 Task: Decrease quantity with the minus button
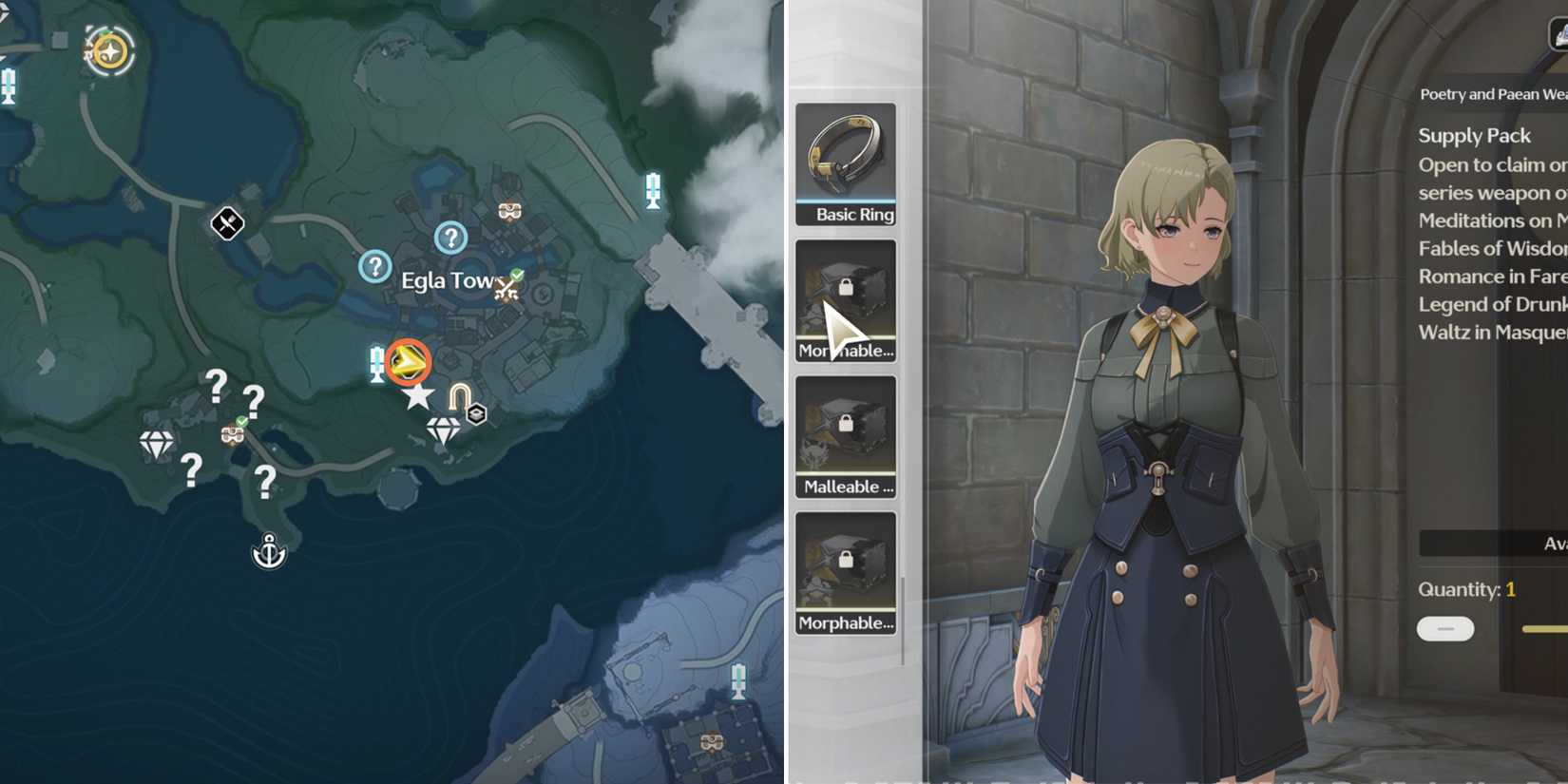click(x=1444, y=629)
